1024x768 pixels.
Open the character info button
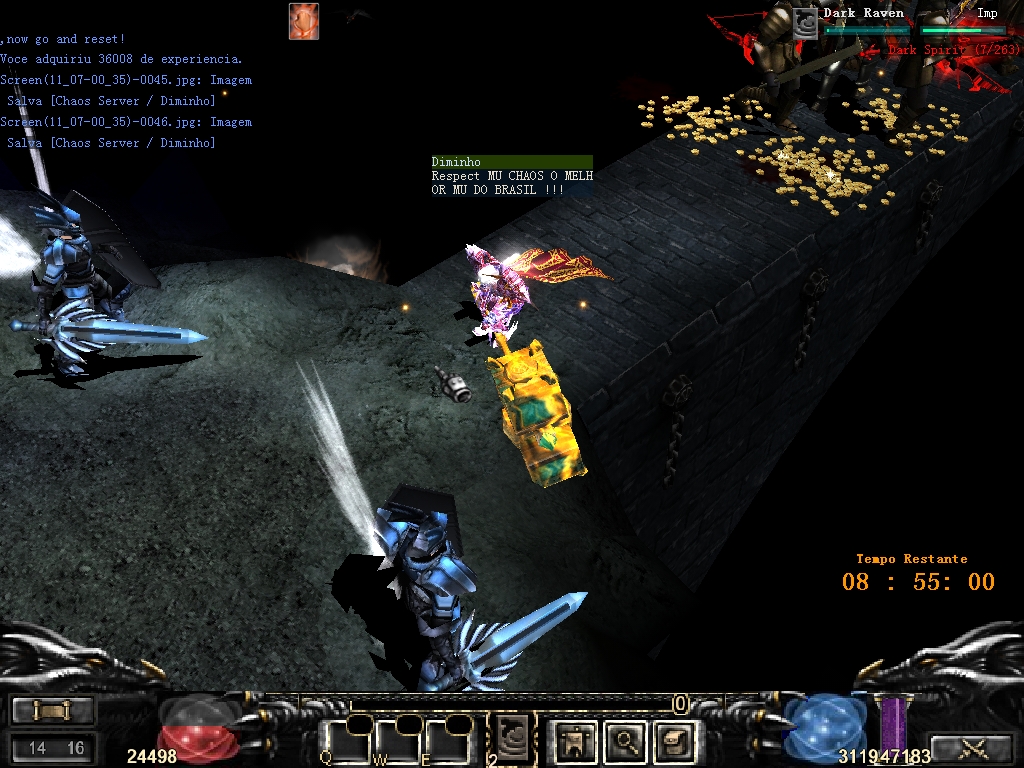[x=577, y=741]
